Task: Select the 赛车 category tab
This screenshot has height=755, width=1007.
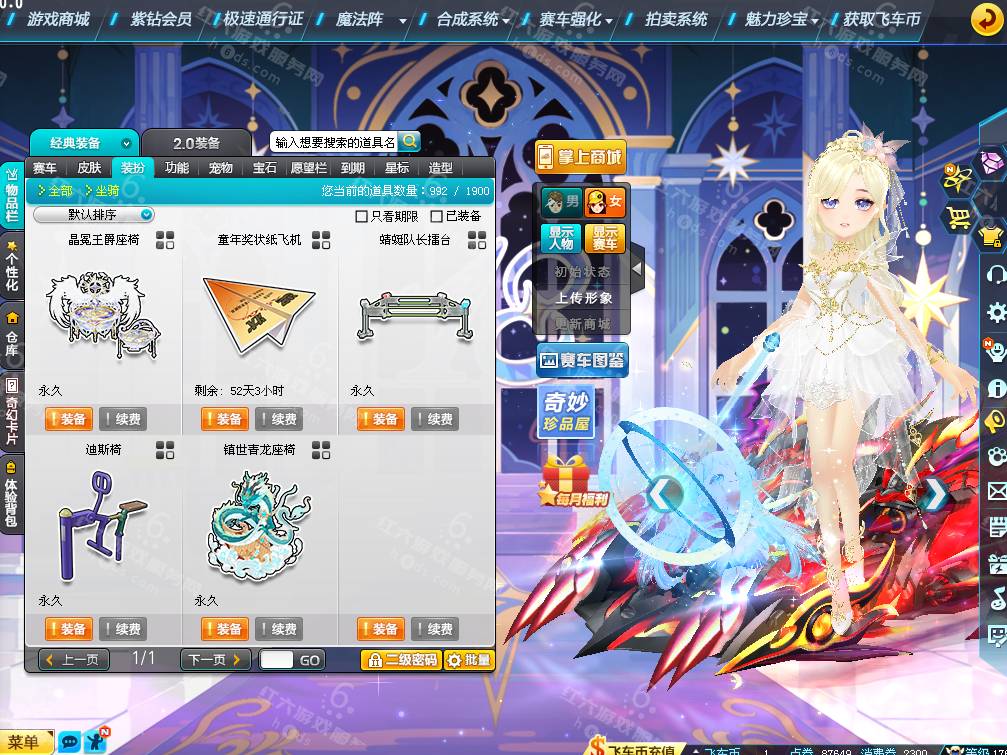Action: coord(45,168)
